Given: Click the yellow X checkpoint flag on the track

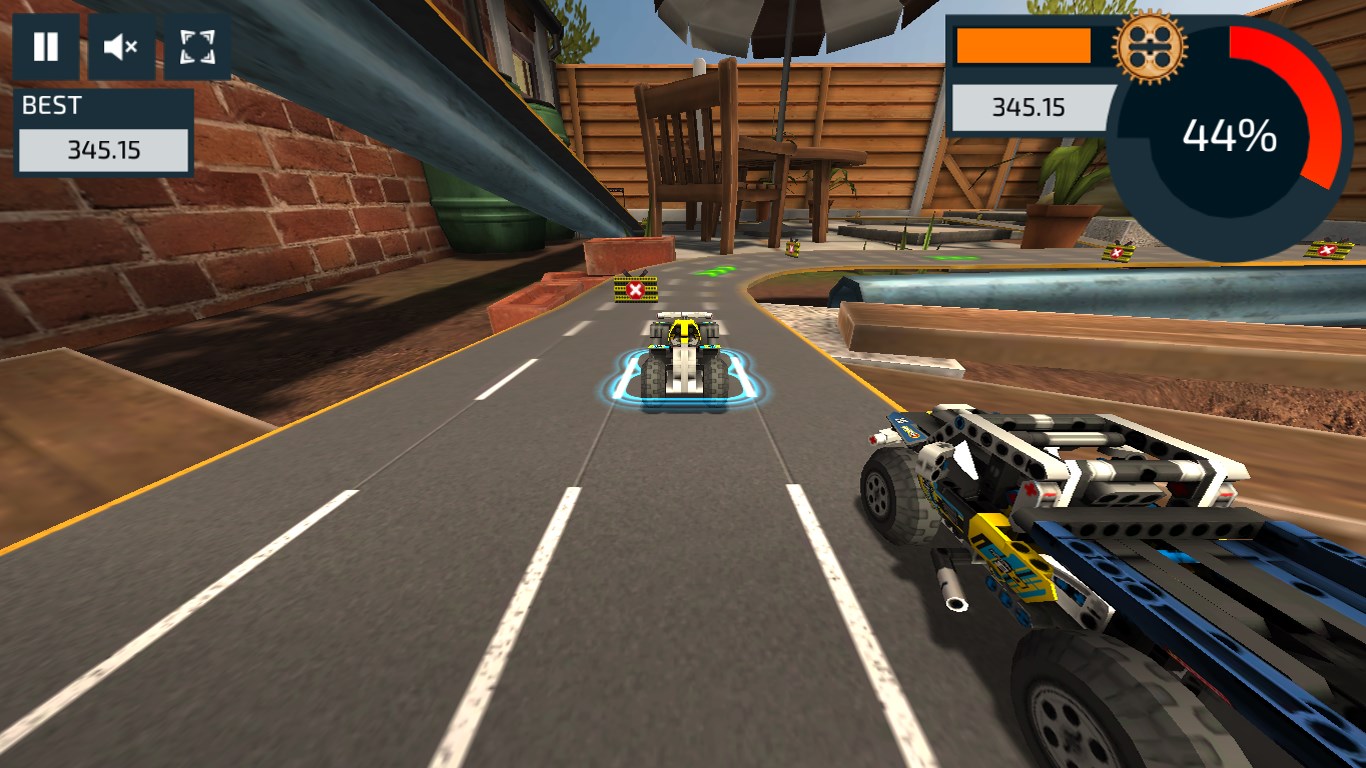Looking at the screenshot, I should coord(634,289).
